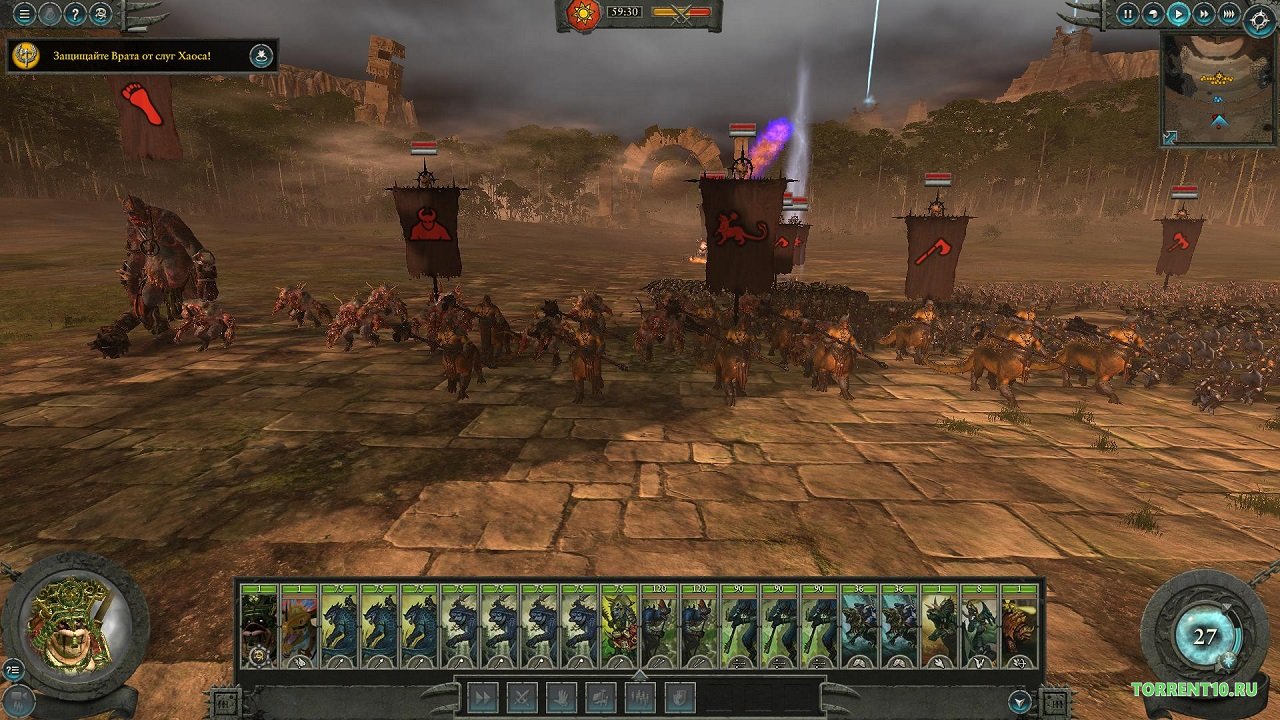Set battle speed to fast forward
The image size is (1280, 720).
pos(1204,14)
